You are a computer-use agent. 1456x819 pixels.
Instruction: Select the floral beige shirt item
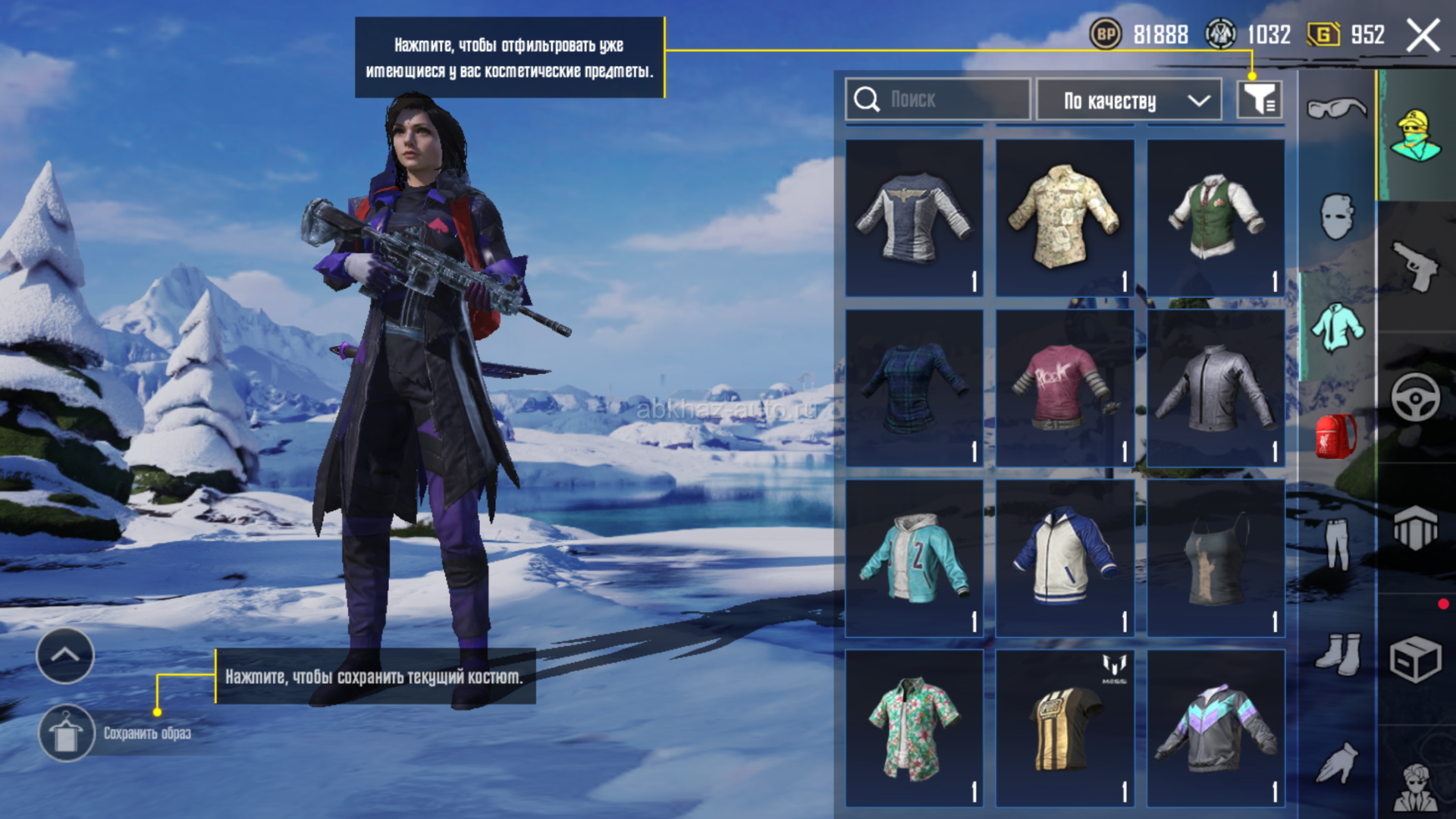pos(1065,218)
